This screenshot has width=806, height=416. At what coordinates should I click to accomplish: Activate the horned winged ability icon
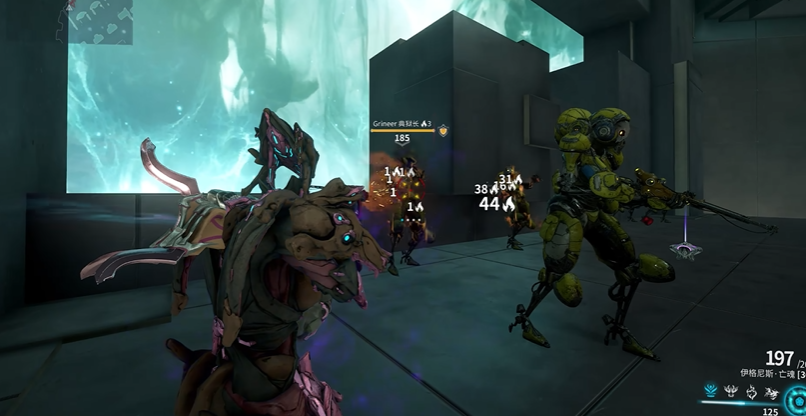(x=731, y=392)
